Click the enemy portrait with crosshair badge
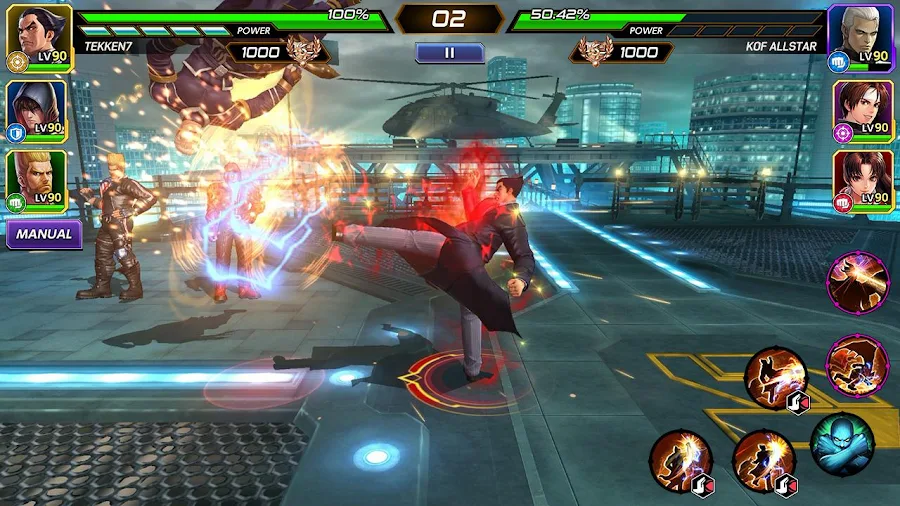The height and width of the screenshot is (506, 900). (x=862, y=108)
